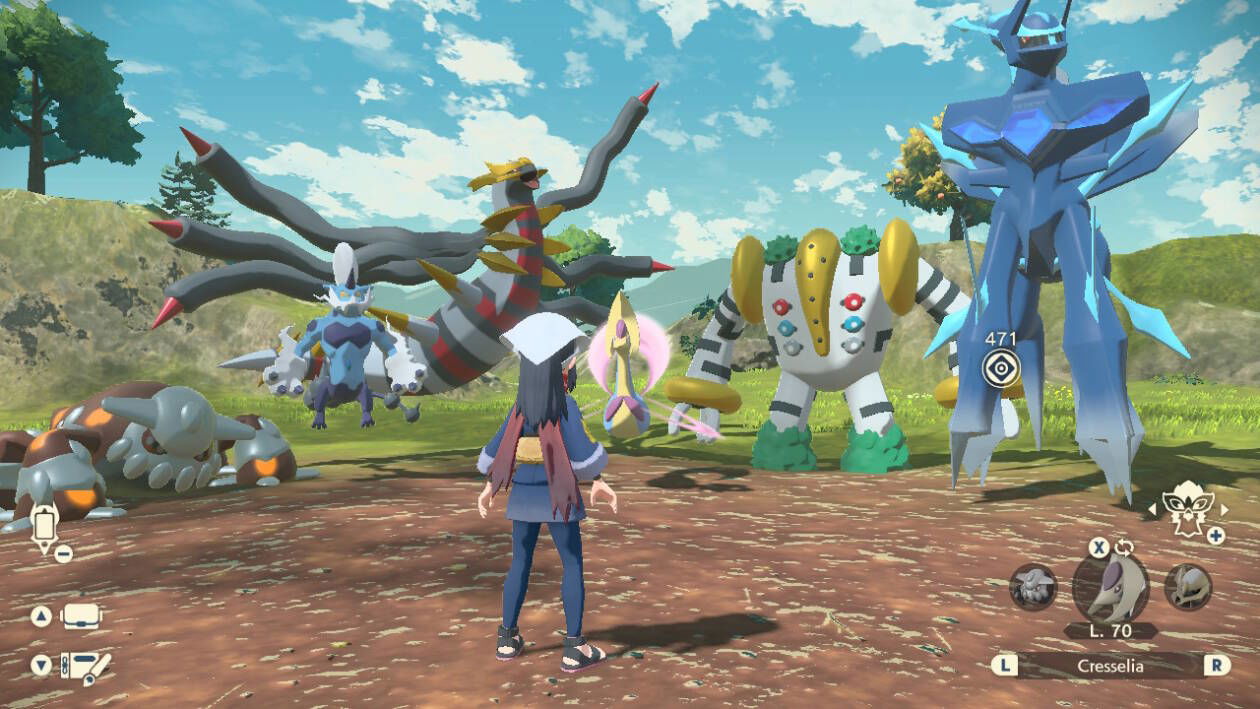The height and width of the screenshot is (709, 1260).
Task: Select the Cresselia portrait in the party wheel
Action: coord(1110,587)
